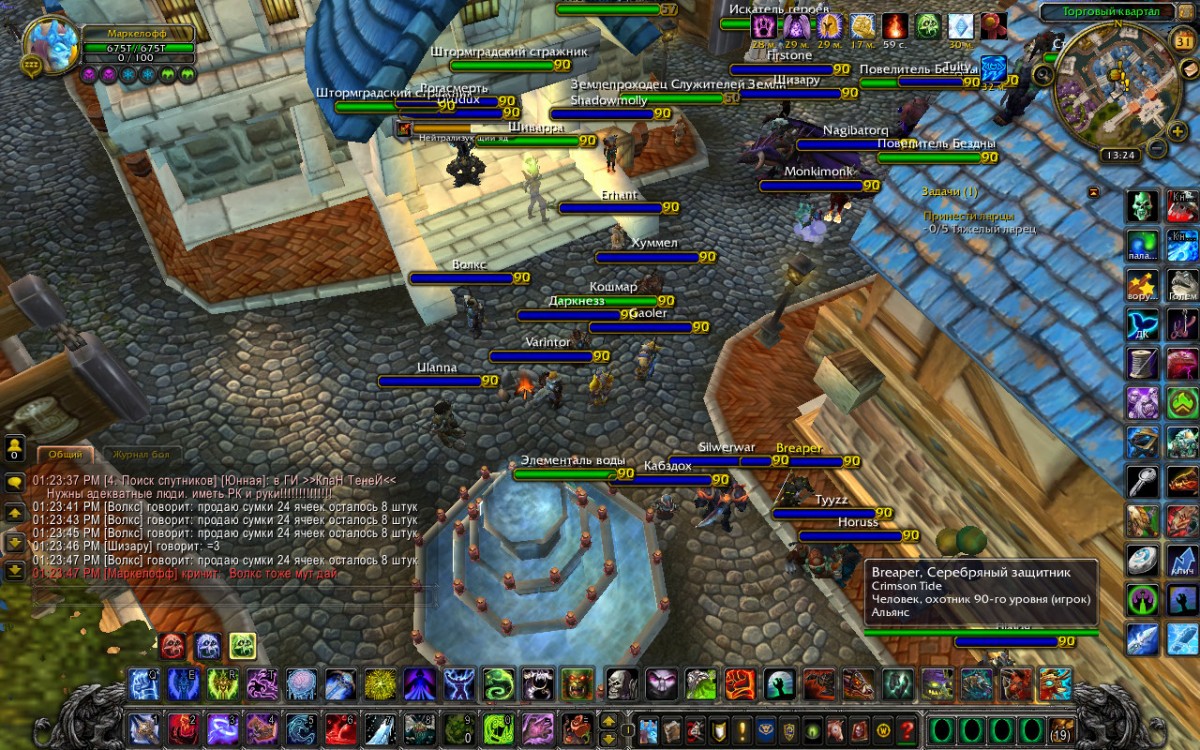Toggle the minimap tracking magnifier button
Image resolution: width=1200 pixels, height=750 pixels.
(x=1046, y=74)
